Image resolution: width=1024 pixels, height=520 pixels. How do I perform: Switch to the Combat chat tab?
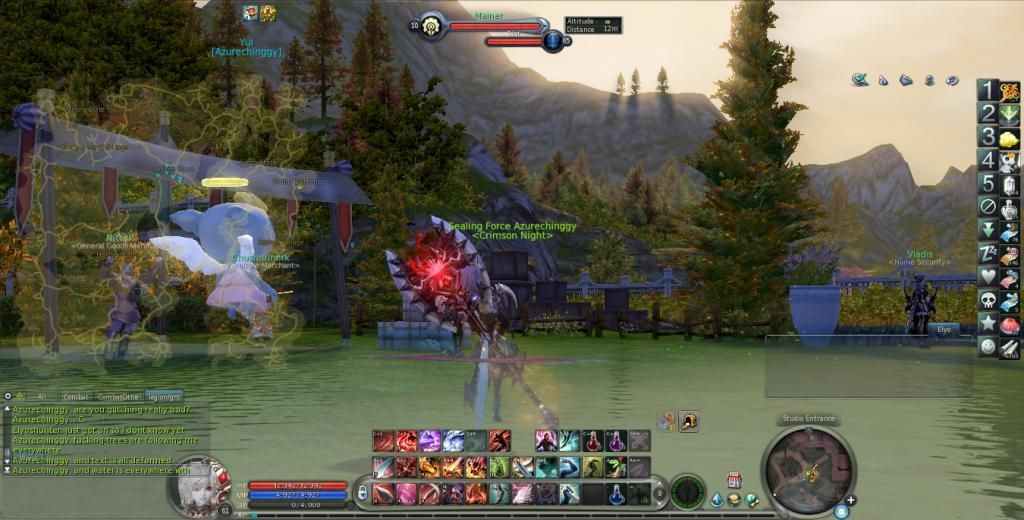(76, 396)
